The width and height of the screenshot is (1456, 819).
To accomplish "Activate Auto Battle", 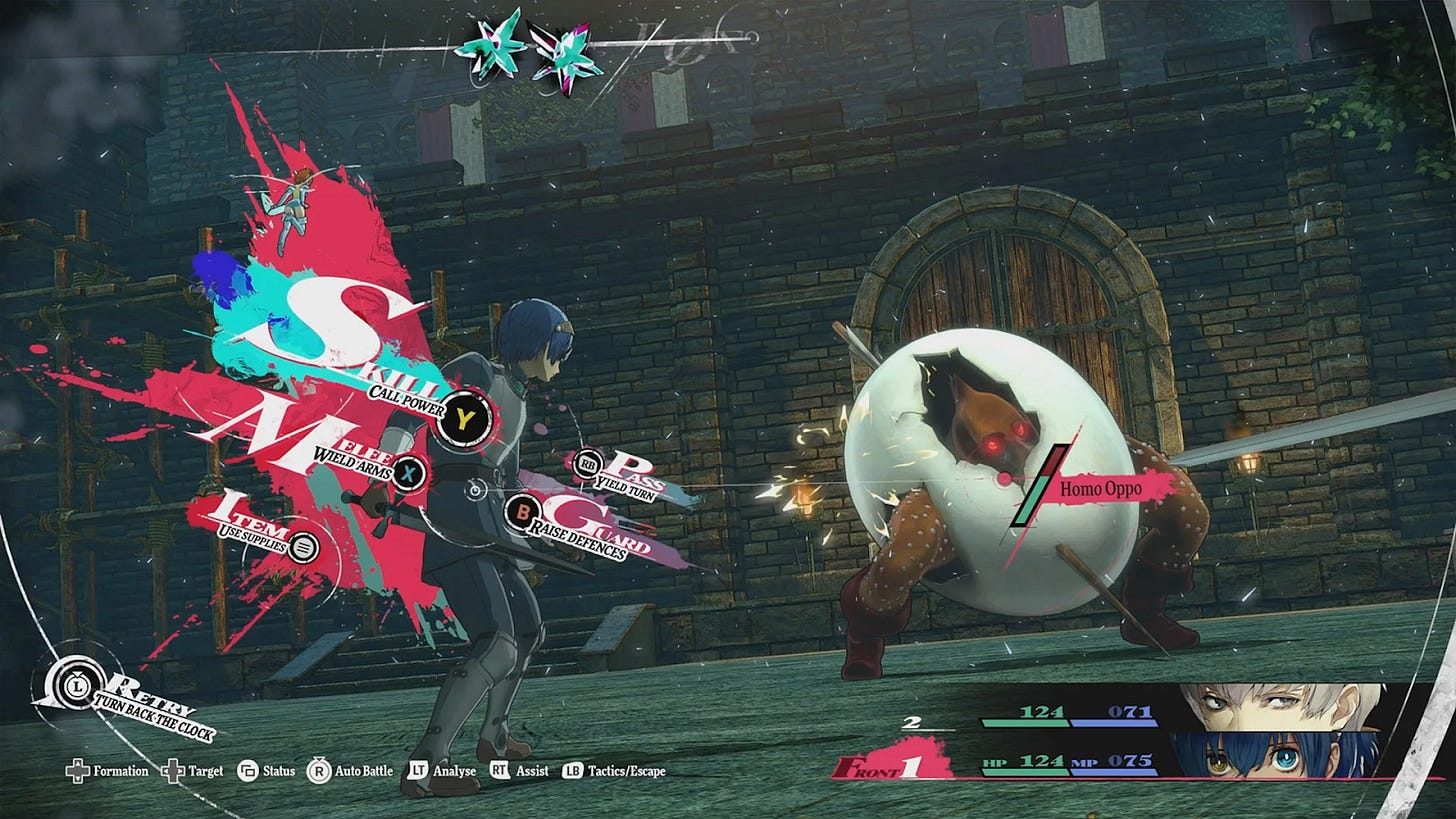I will tap(350, 771).
